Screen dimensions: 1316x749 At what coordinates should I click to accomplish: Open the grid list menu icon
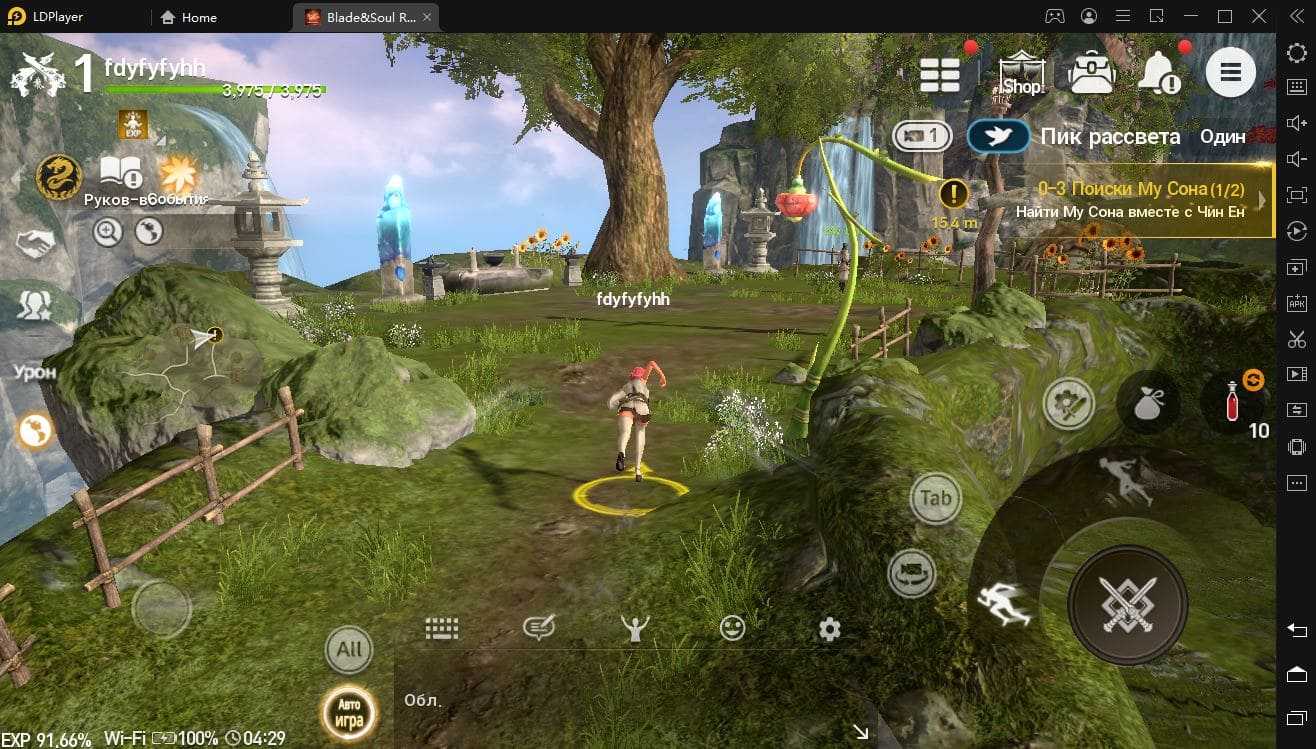(x=940, y=73)
